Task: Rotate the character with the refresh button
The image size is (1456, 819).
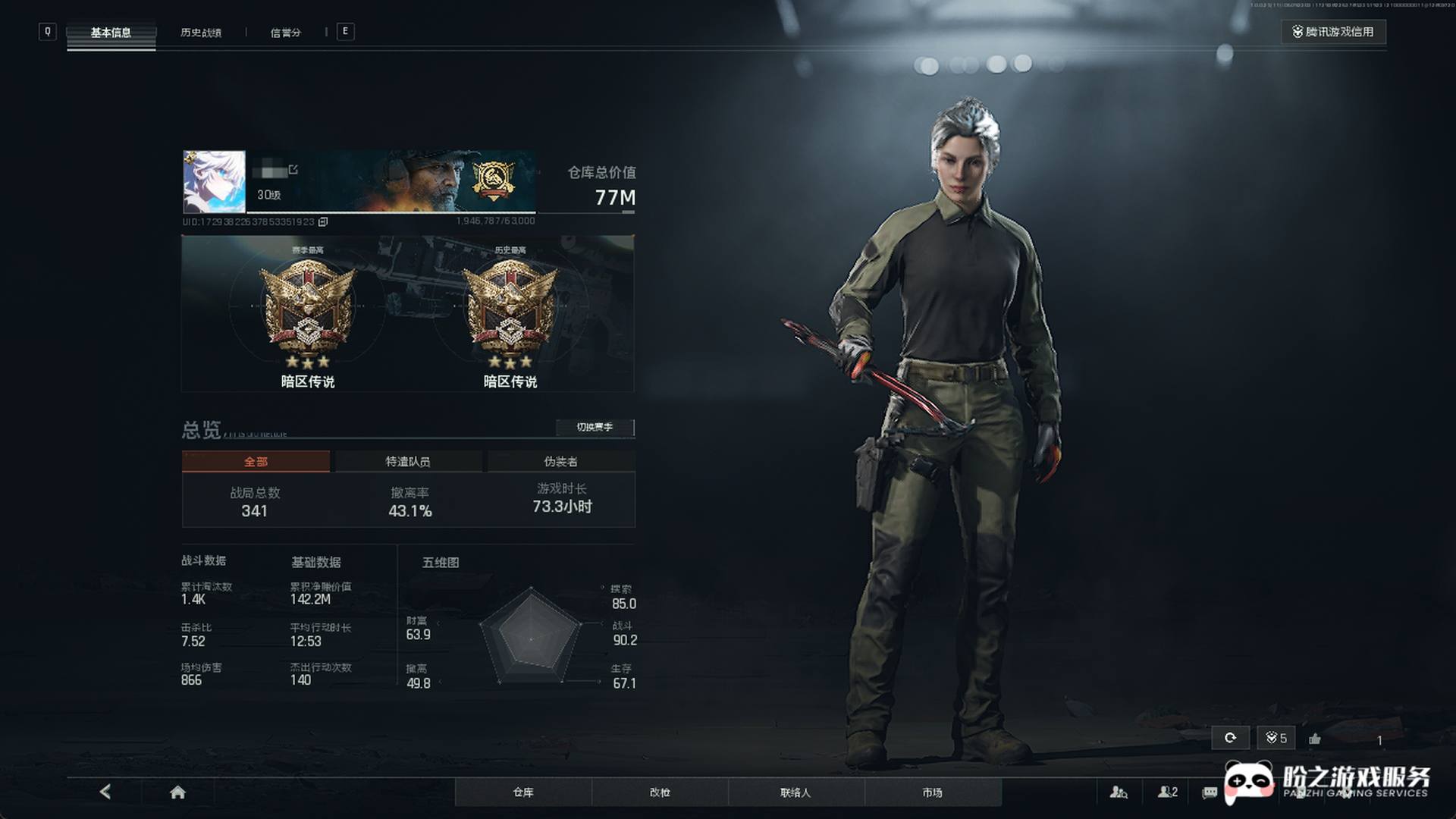Action: click(1230, 738)
